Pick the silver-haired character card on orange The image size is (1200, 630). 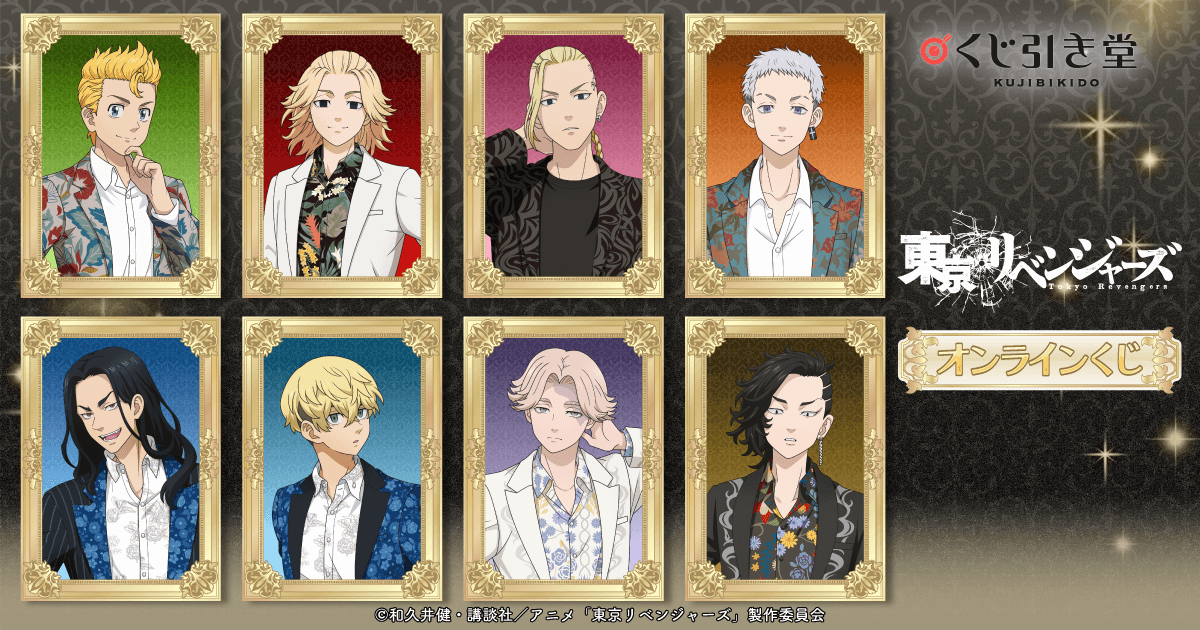[784, 156]
